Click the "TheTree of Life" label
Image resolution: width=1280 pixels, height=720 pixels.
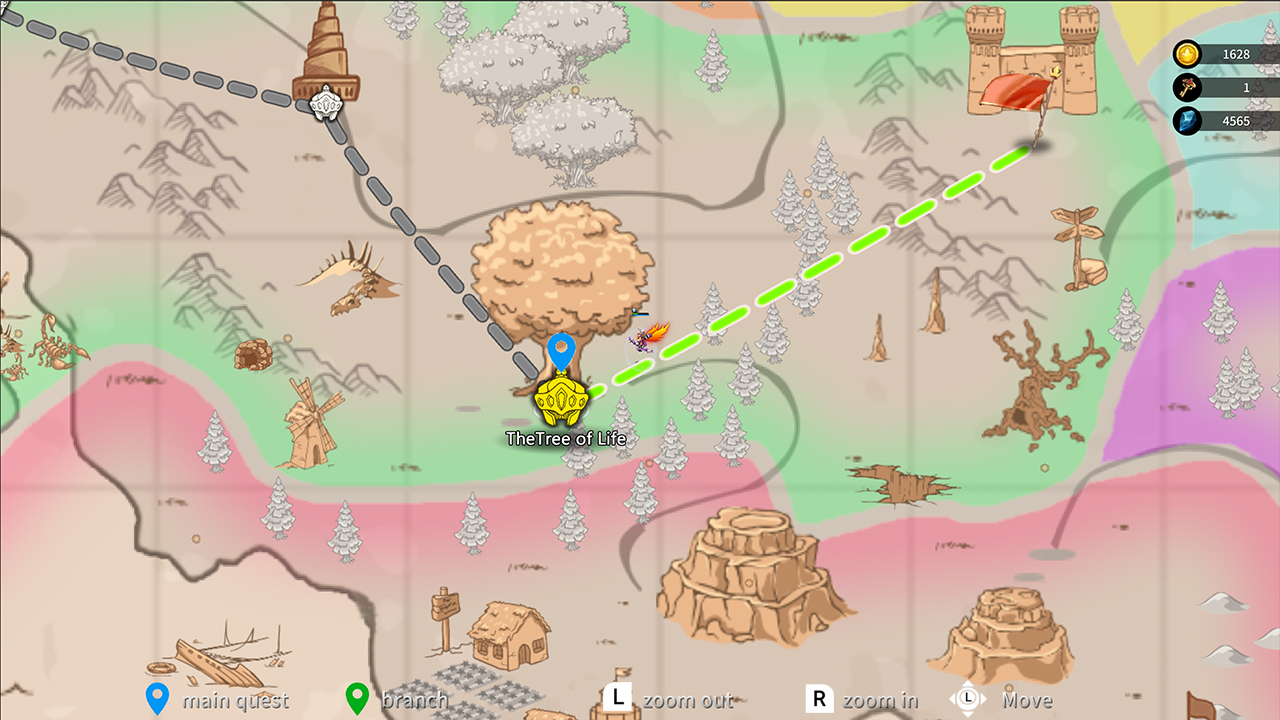click(x=568, y=438)
